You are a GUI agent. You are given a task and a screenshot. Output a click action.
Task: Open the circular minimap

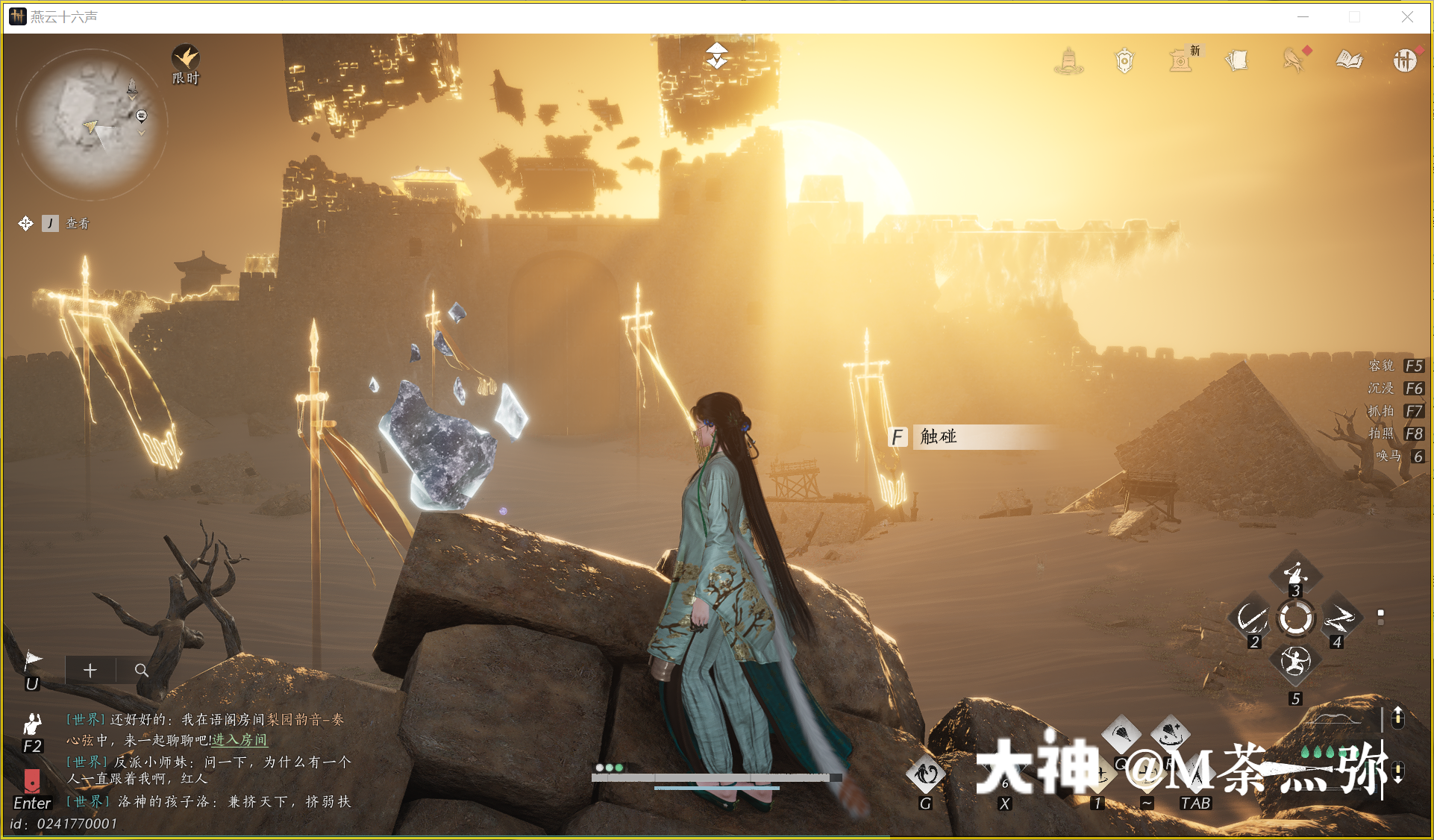point(91,124)
